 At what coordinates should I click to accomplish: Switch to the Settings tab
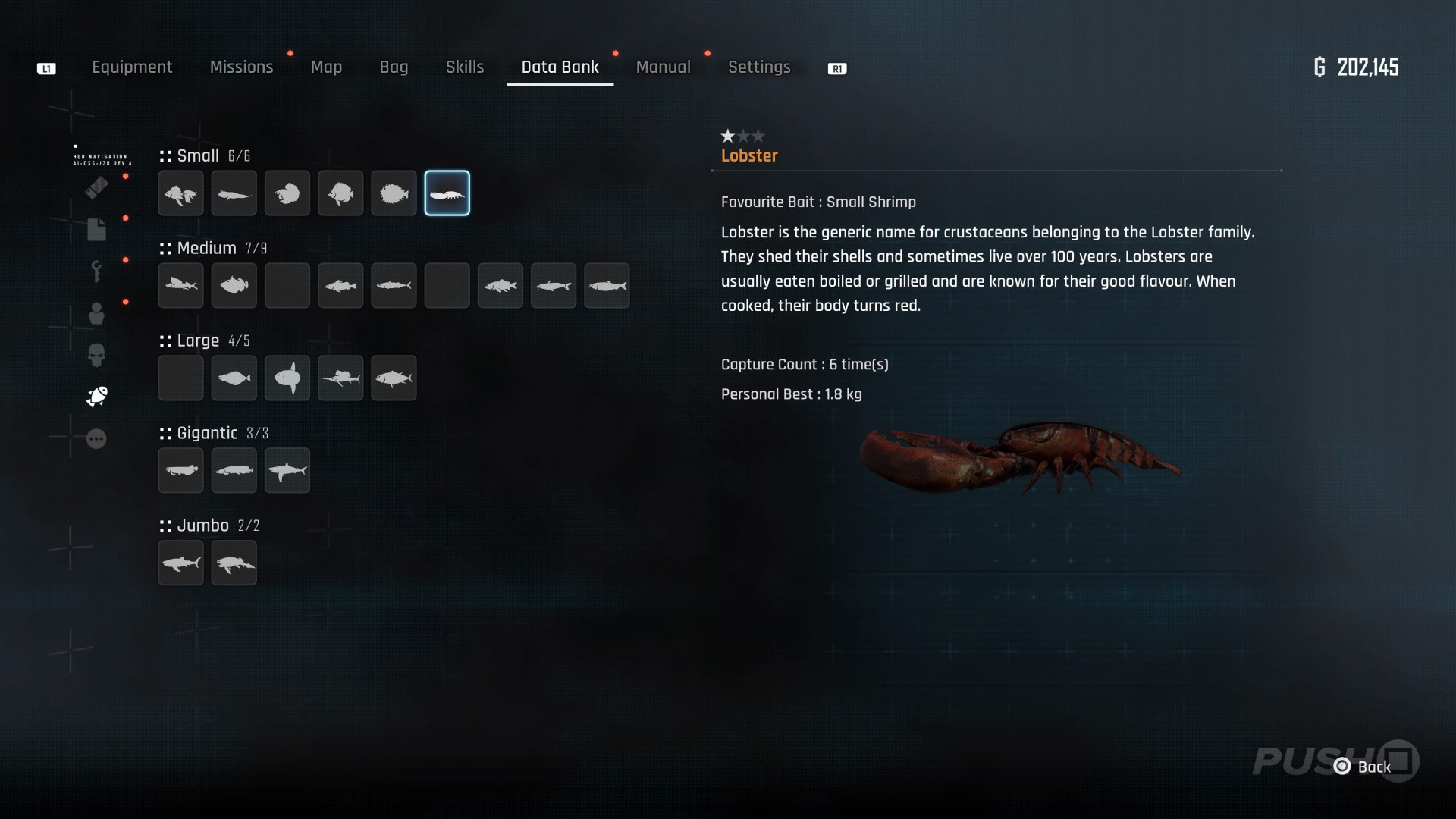(x=759, y=67)
